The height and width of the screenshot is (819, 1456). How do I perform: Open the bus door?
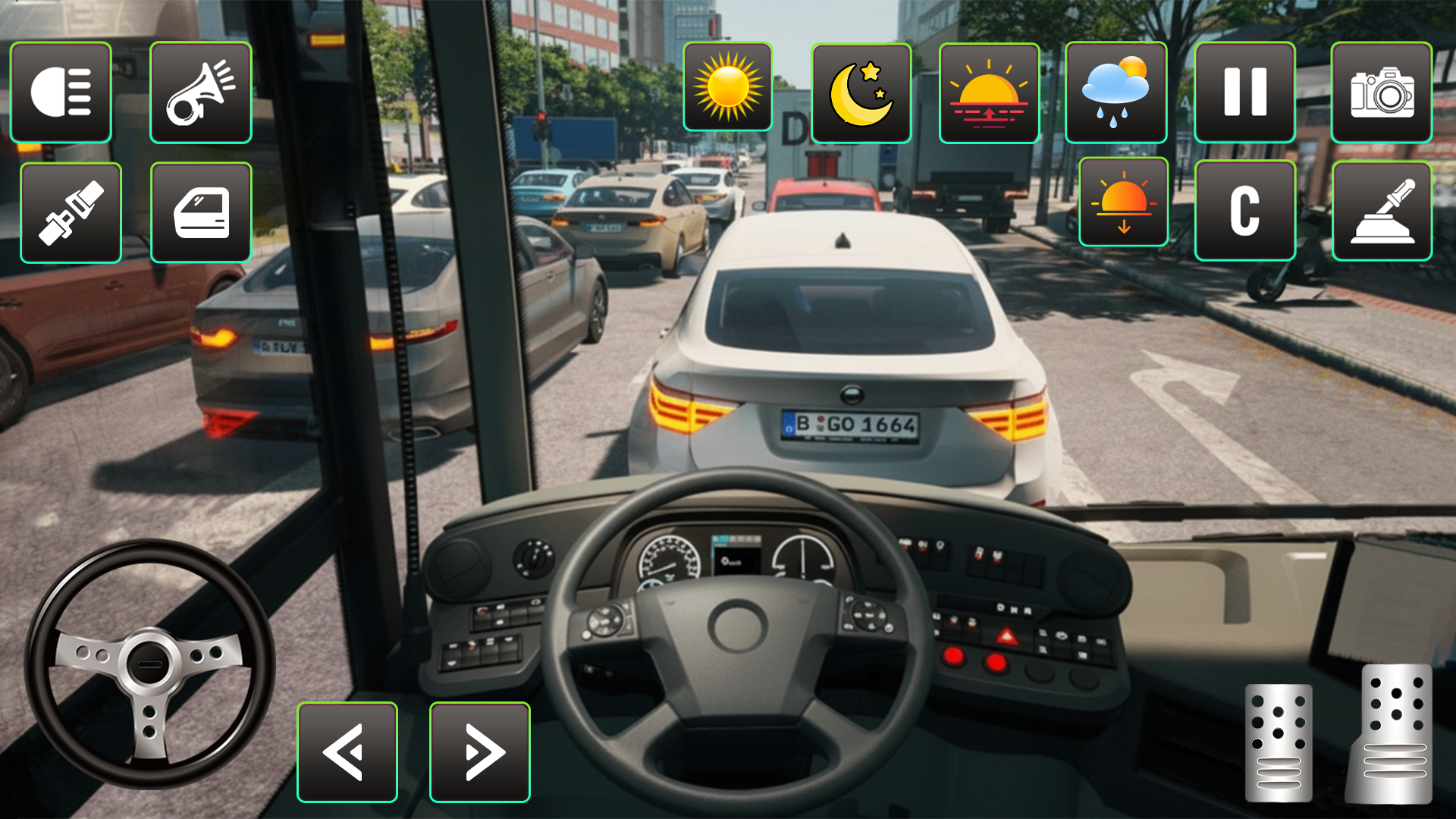pos(201,211)
